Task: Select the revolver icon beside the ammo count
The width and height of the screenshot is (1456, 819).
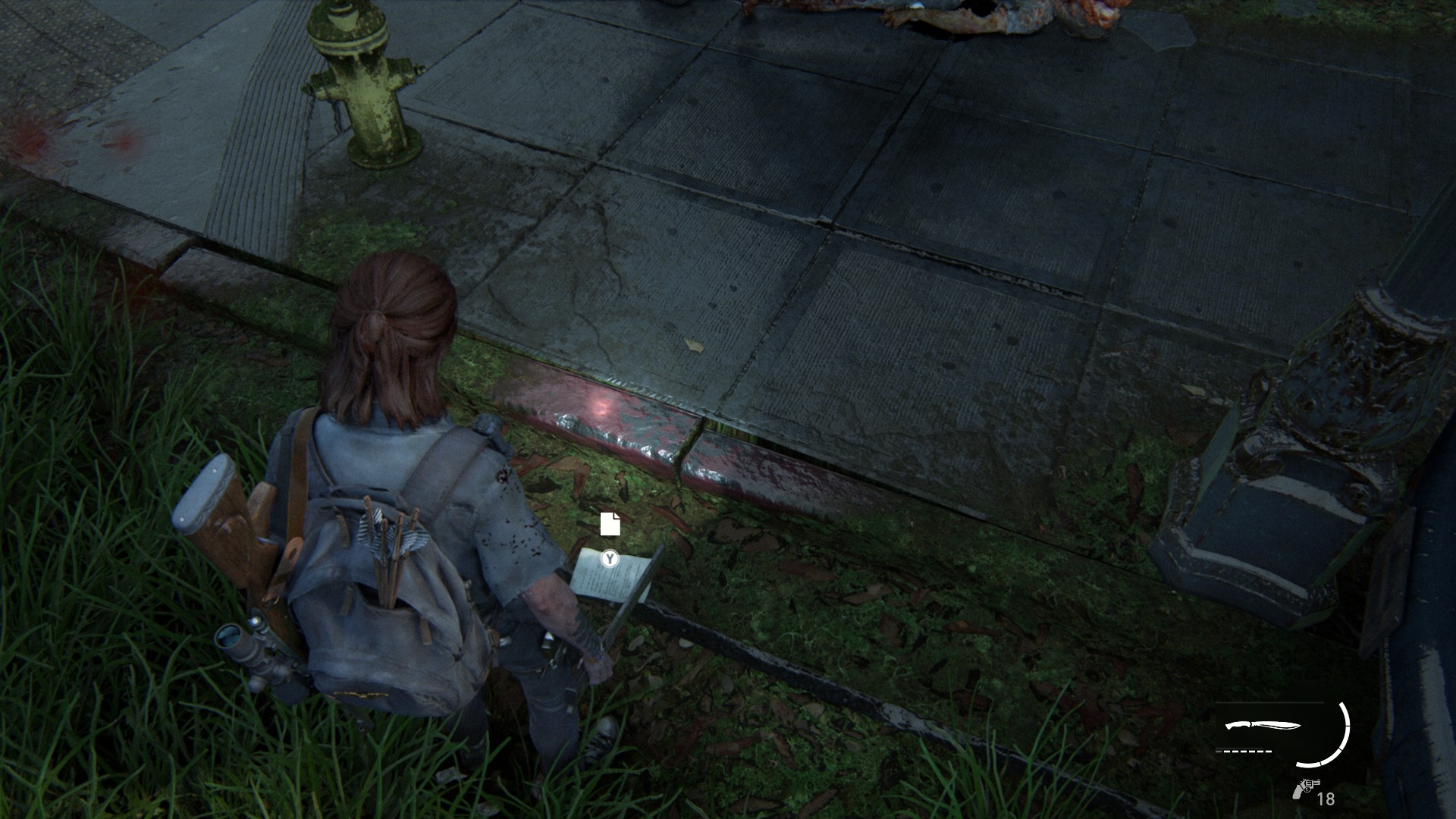Action: coord(1305,789)
